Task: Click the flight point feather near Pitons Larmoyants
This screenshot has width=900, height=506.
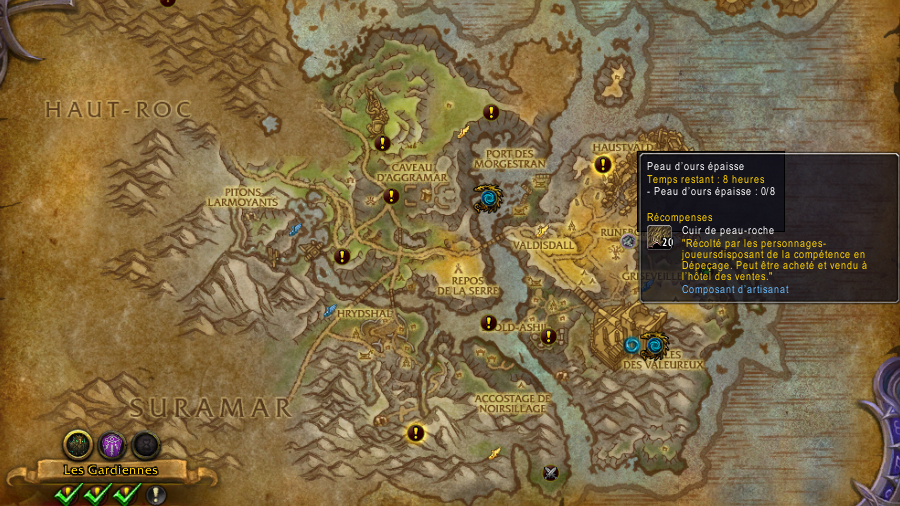Action: click(x=295, y=230)
